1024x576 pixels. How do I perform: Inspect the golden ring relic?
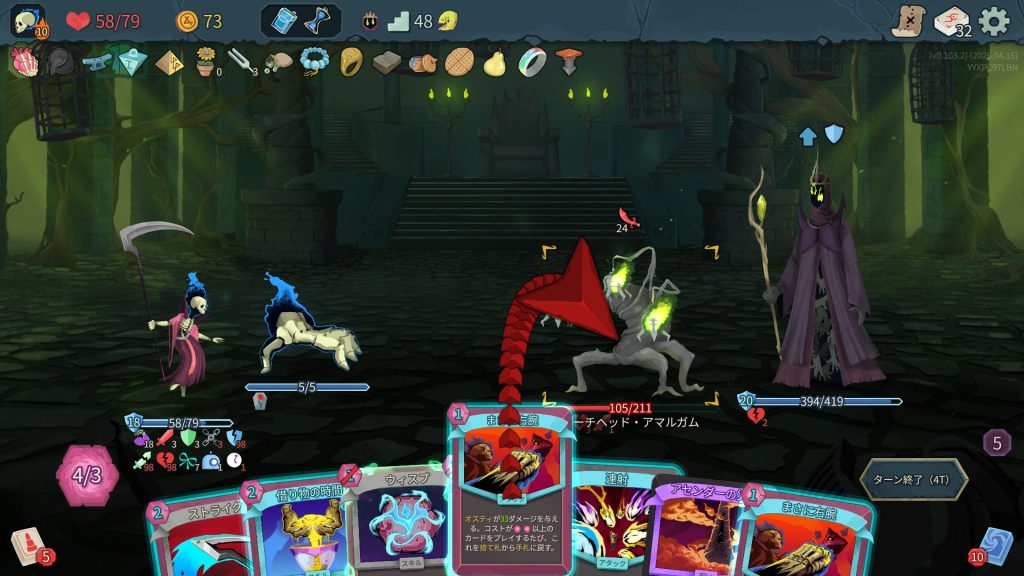350,62
